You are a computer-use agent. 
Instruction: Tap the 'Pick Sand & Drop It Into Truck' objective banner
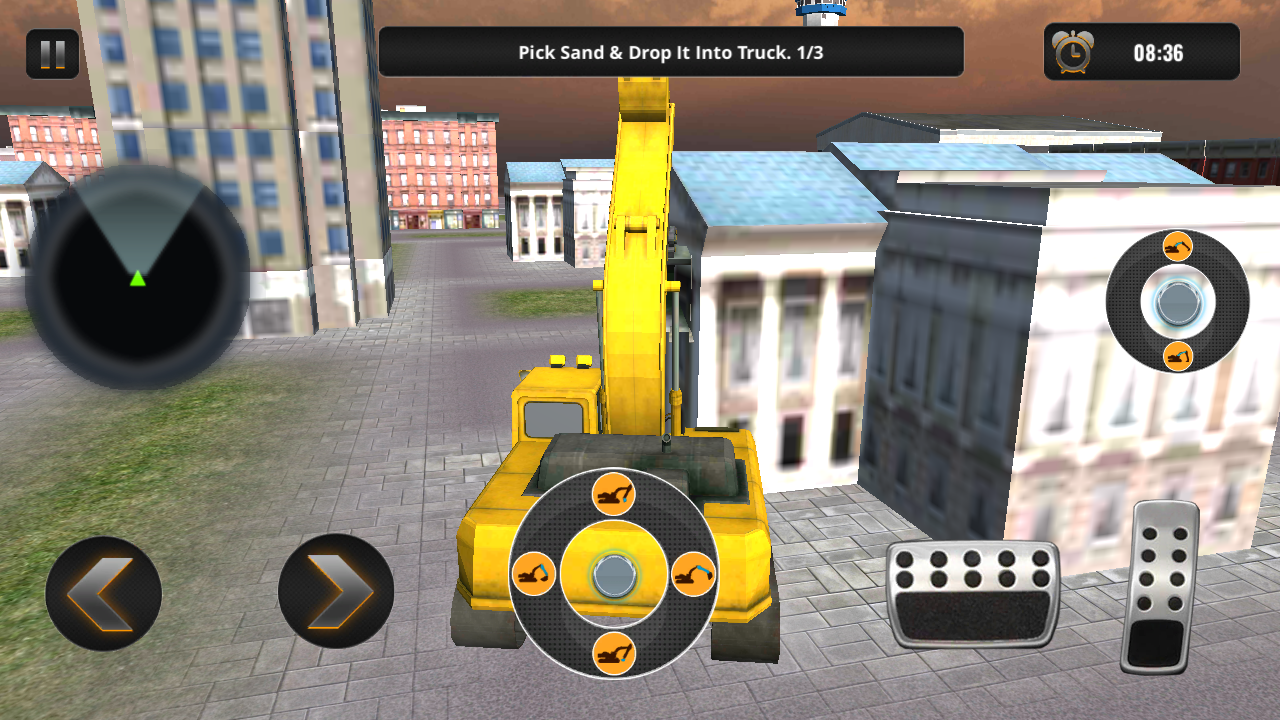(670, 52)
